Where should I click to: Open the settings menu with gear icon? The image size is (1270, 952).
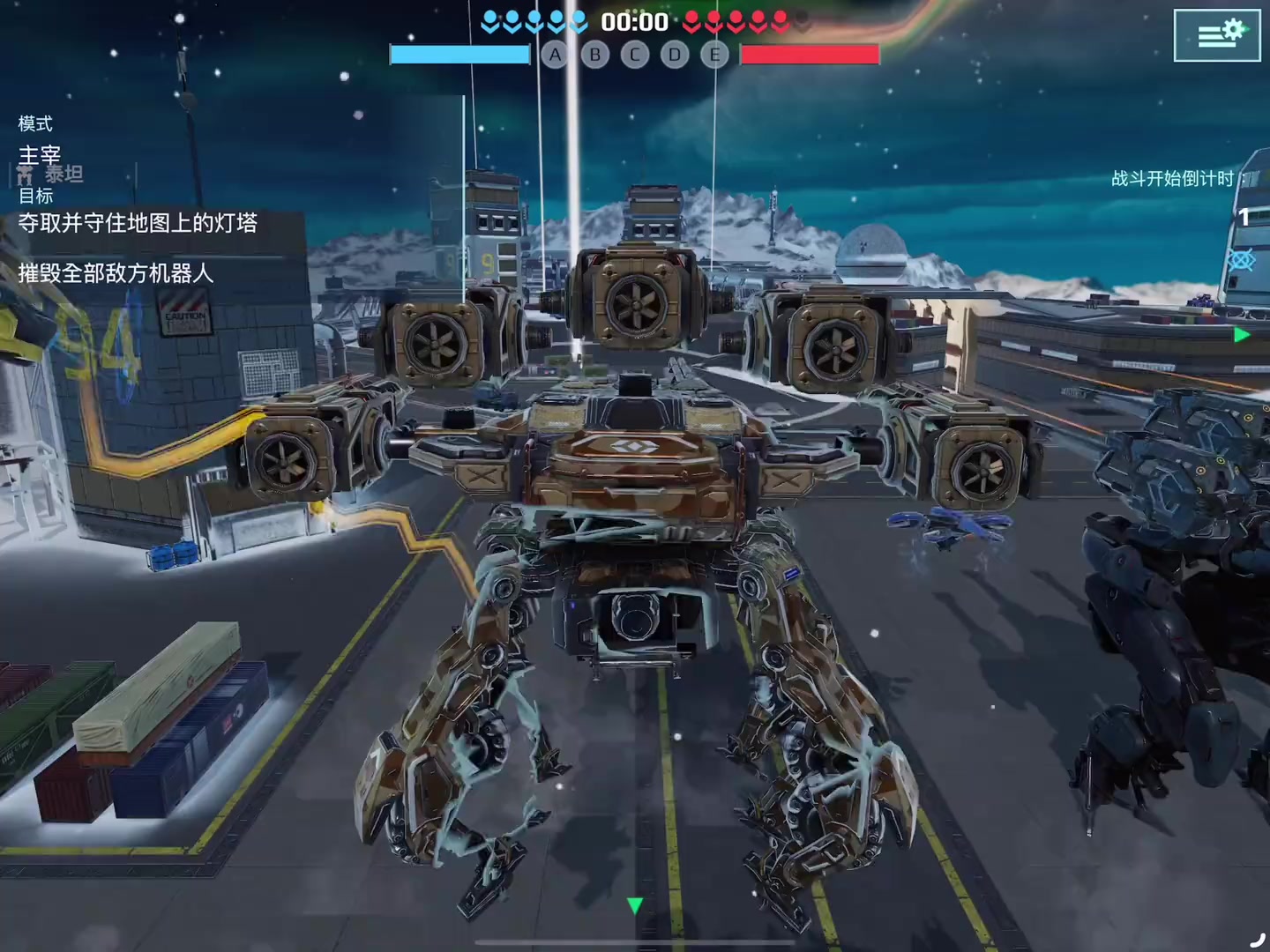pyautogui.click(x=1216, y=35)
